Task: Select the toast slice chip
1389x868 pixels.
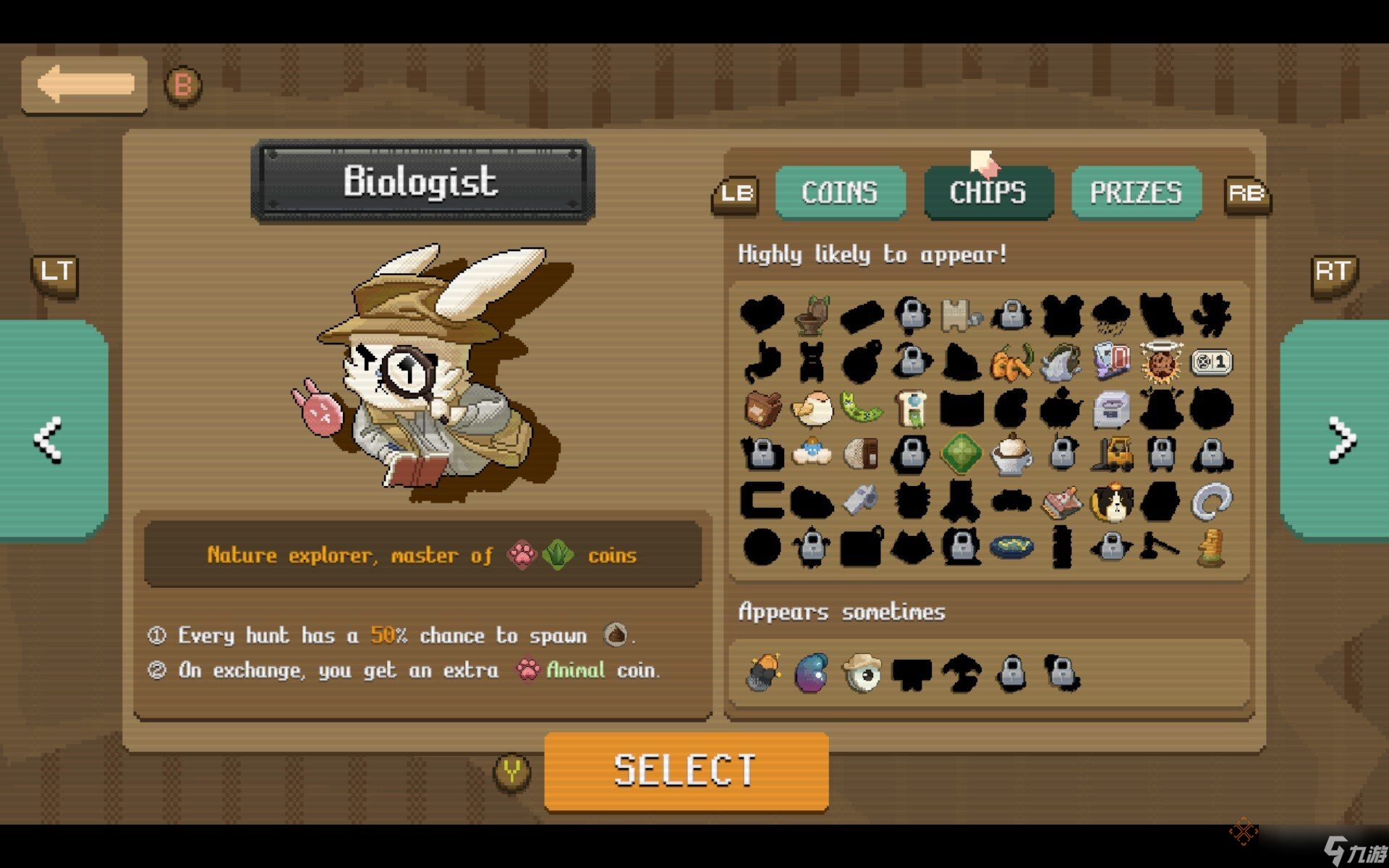Action: tap(912, 409)
